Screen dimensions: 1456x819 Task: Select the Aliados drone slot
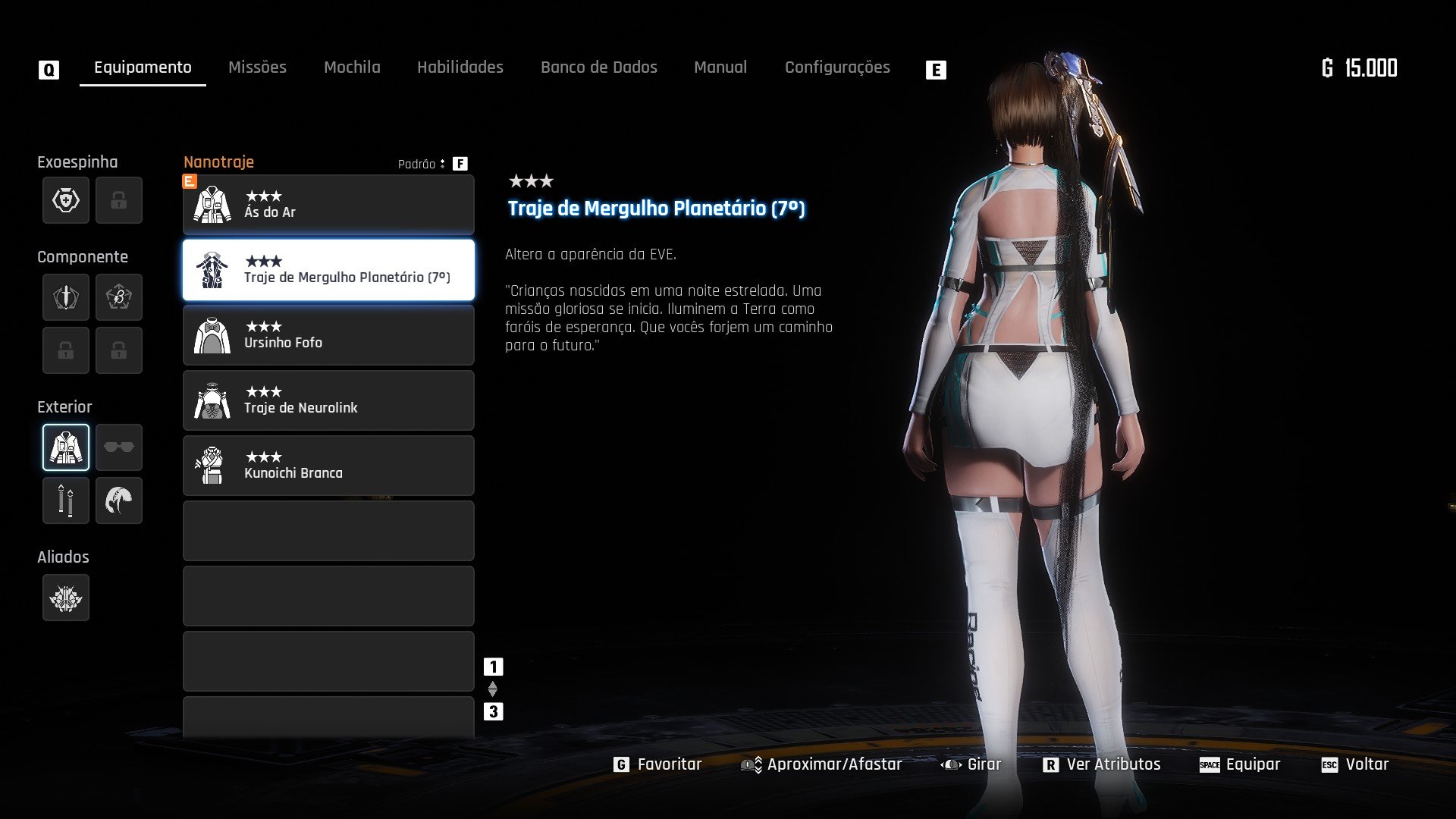click(x=66, y=598)
